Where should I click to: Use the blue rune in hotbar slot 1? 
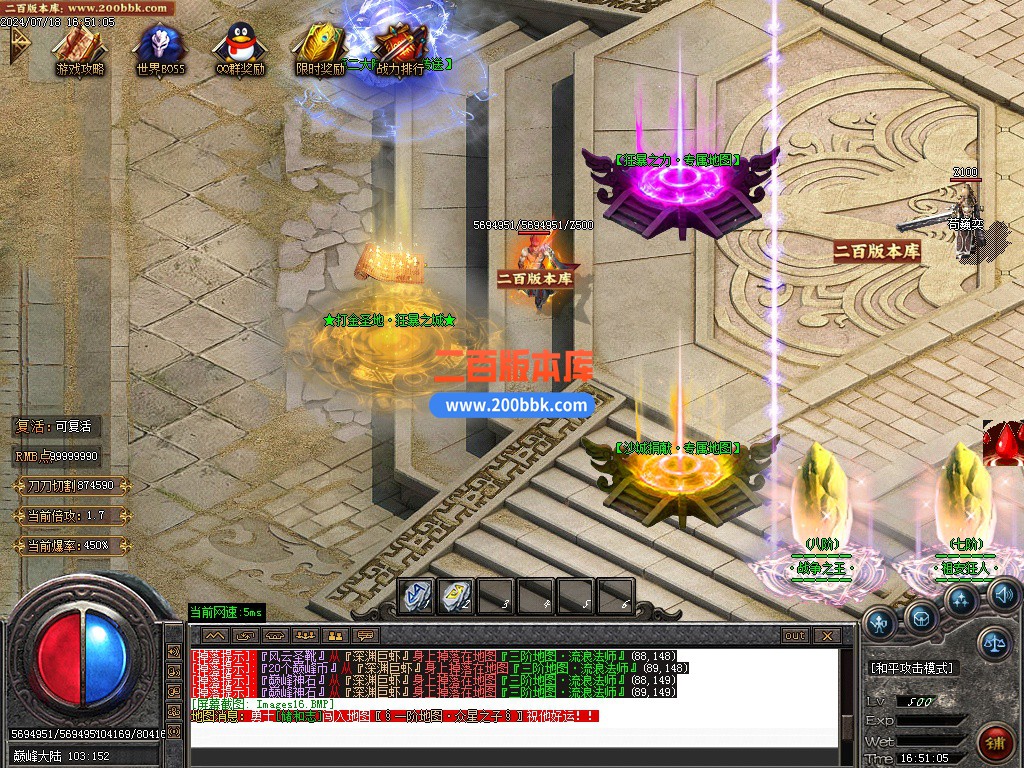[x=416, y=596]
